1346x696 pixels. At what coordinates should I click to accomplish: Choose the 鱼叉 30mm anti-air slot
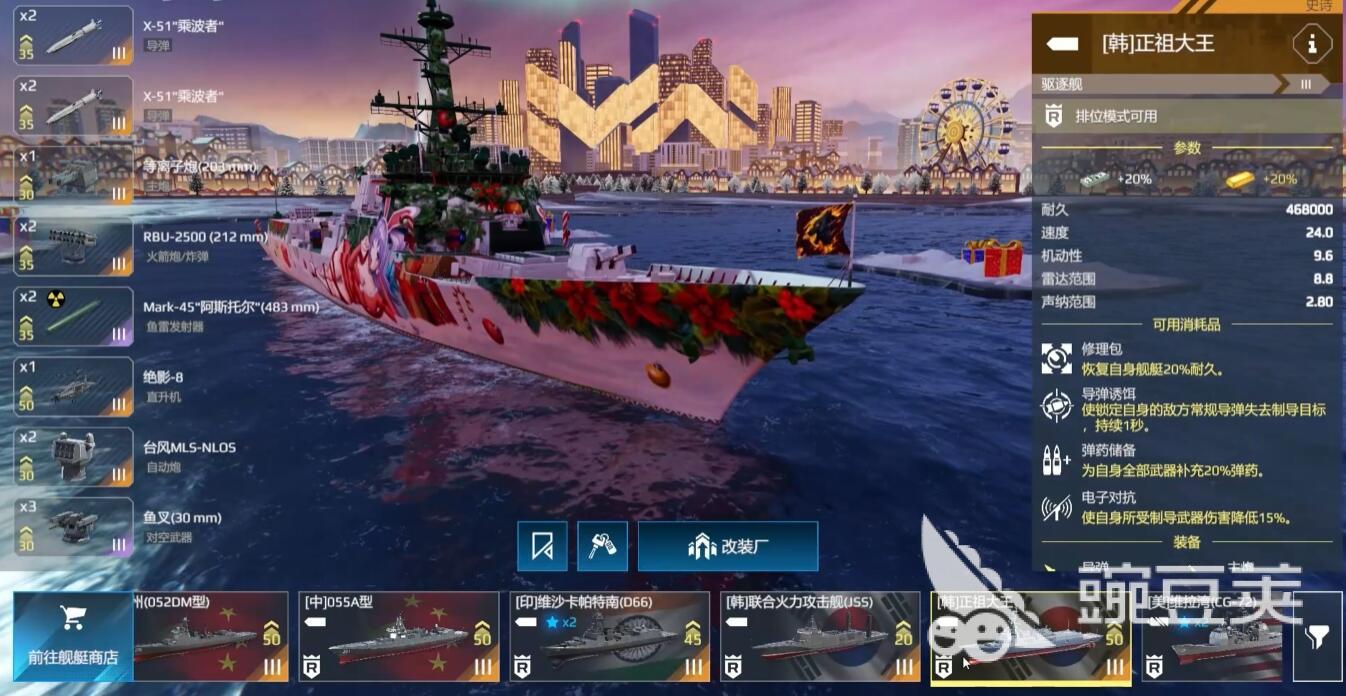(x=73, y=526)
